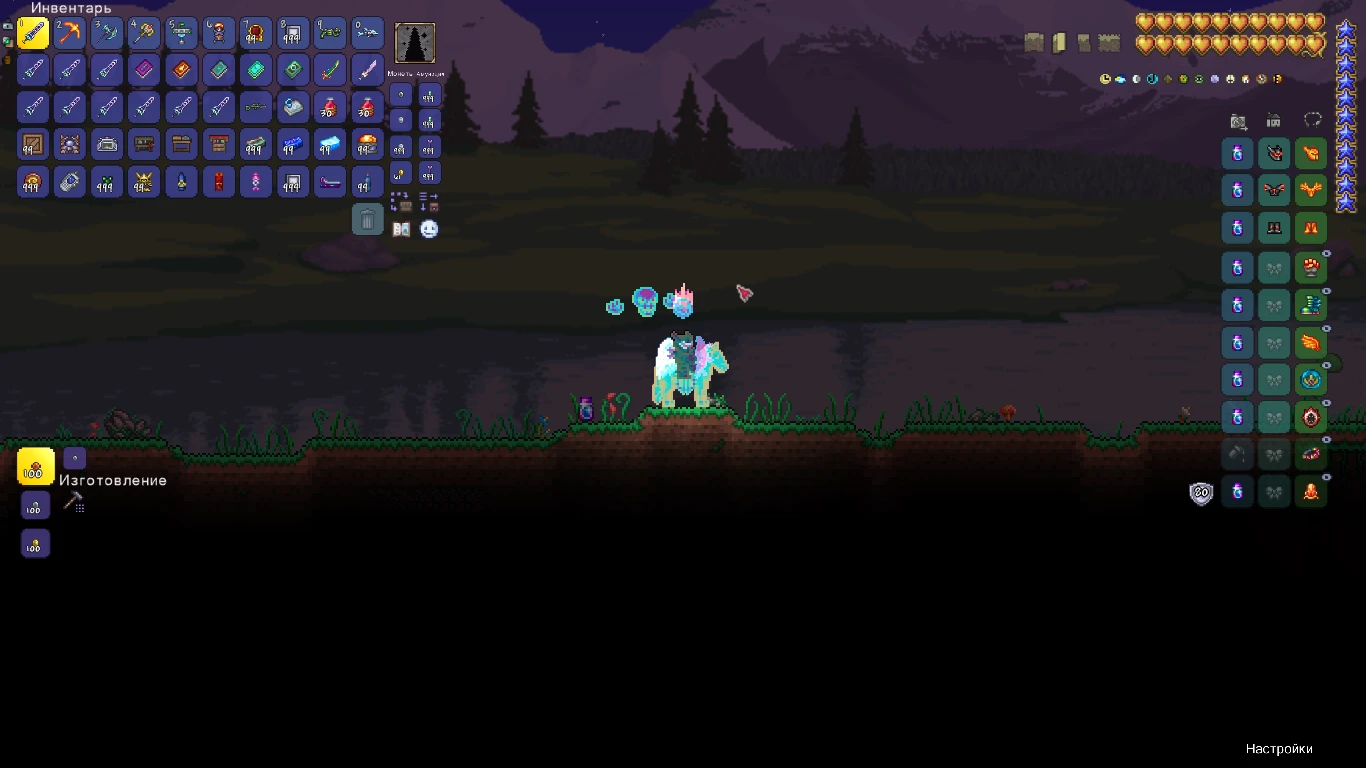Open the emote menu with the smiley icon

[430, 229]
